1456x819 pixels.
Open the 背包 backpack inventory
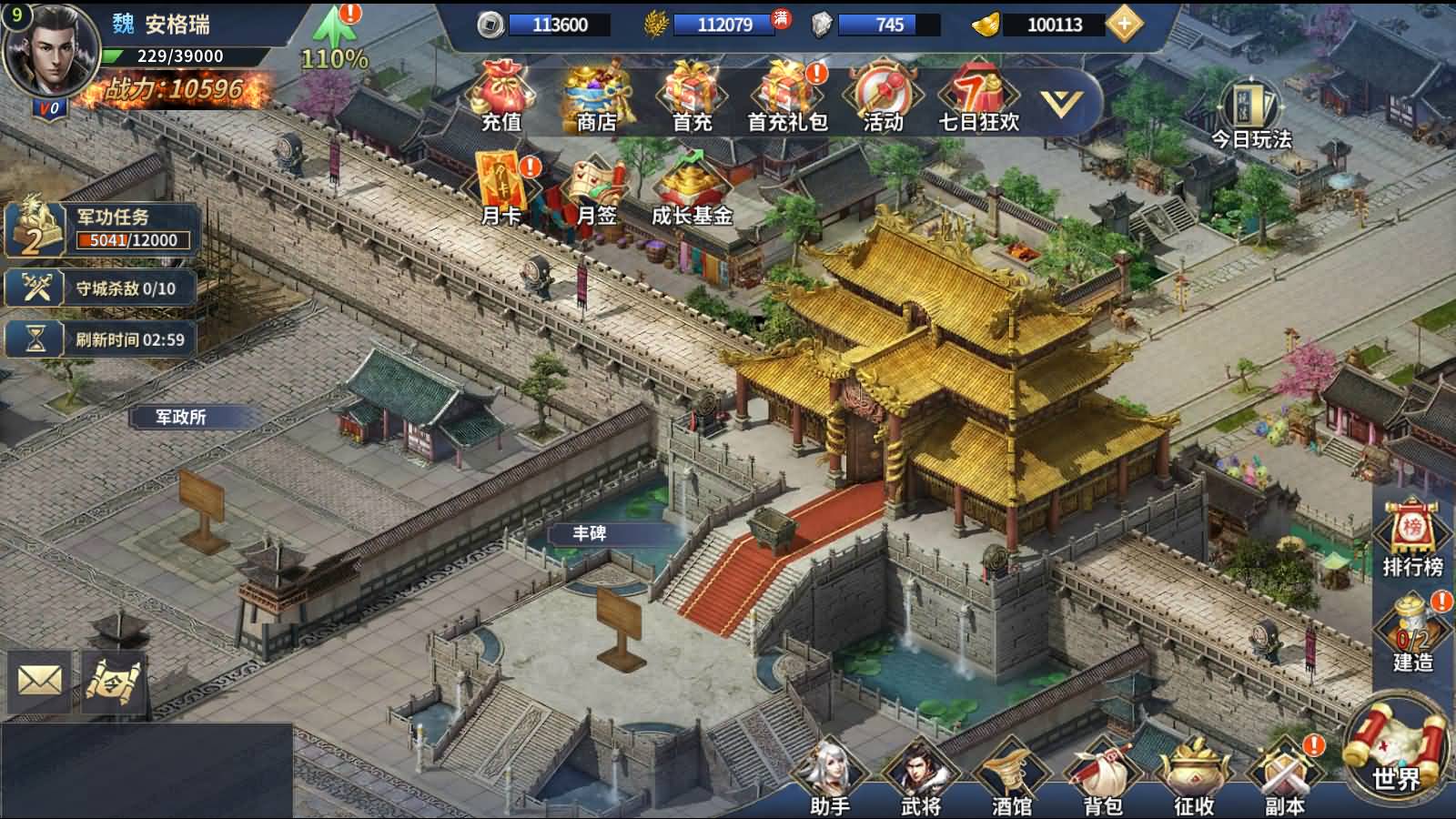(1103, 778)
